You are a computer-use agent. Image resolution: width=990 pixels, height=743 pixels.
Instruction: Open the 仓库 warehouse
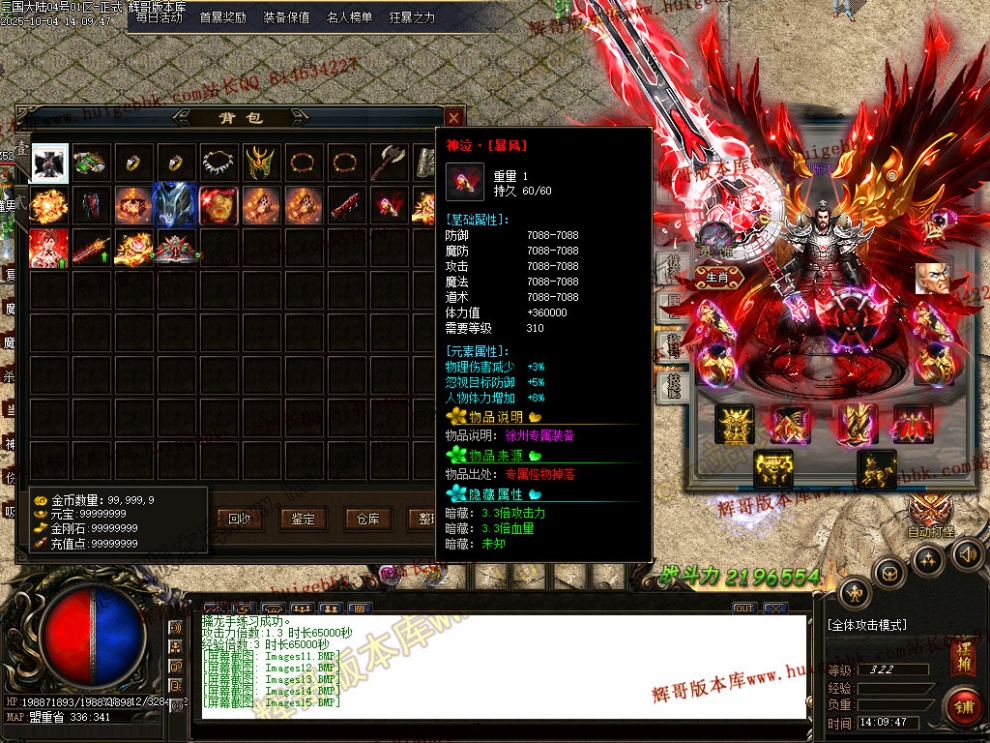coord(367,518)
